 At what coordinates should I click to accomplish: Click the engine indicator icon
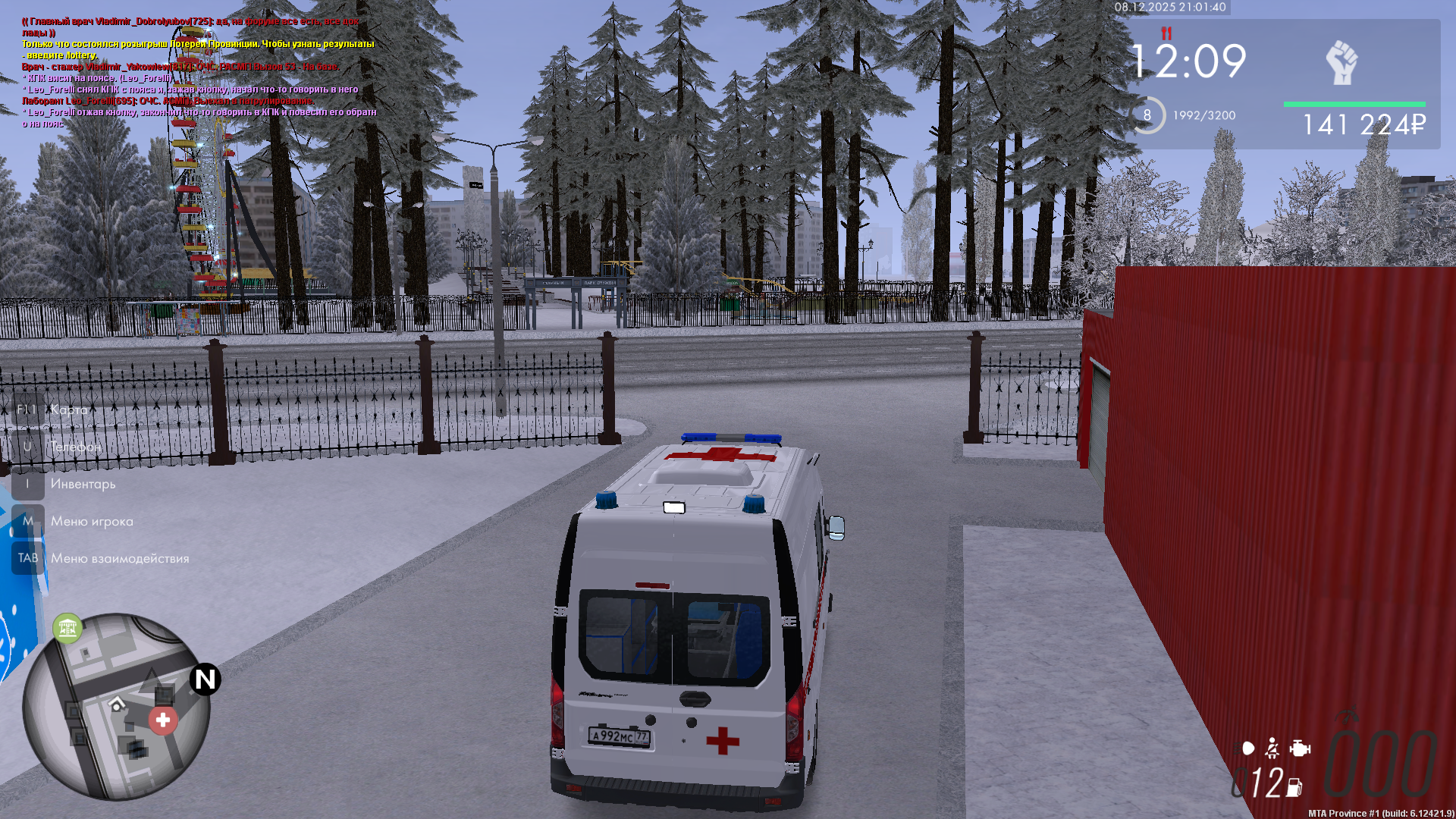(x=1300, y=748)
